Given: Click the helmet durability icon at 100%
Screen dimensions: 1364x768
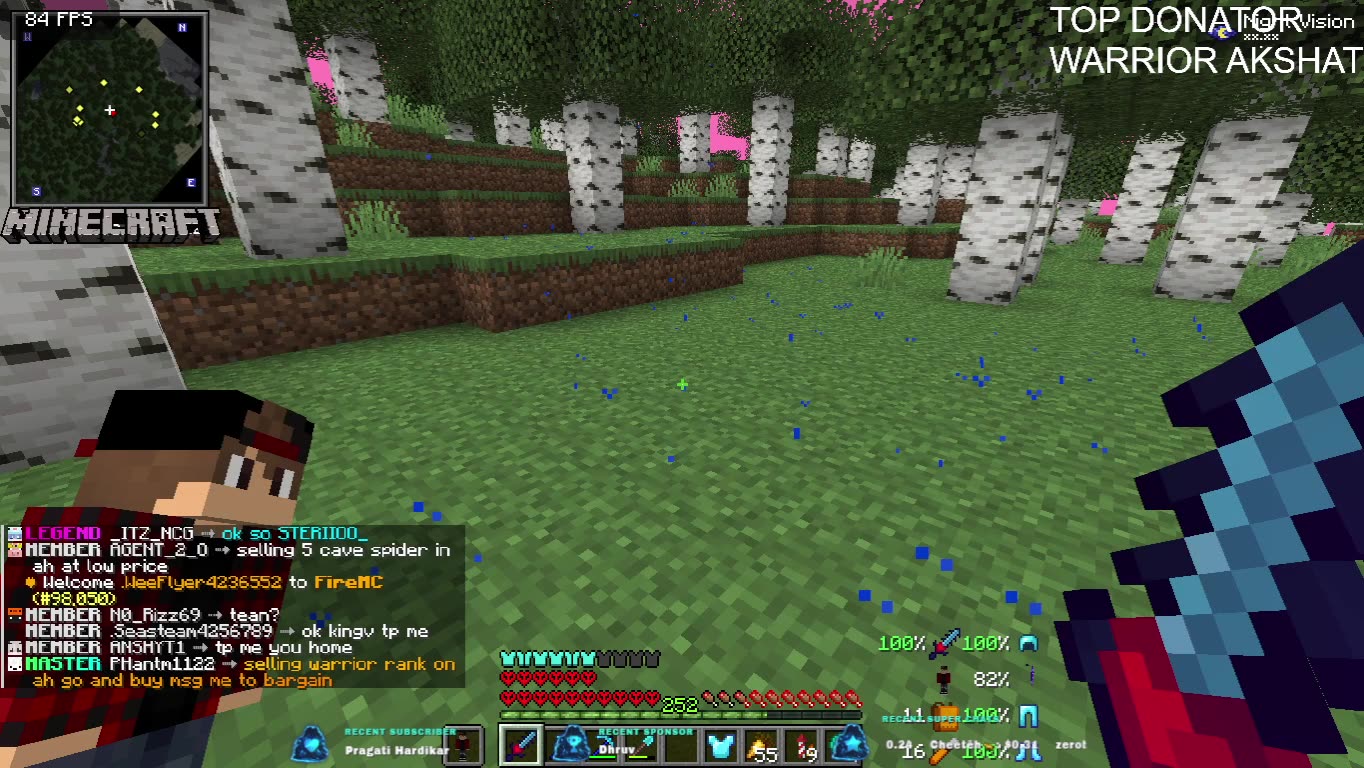Looking at the screenshot, I should coord(1029,644).
